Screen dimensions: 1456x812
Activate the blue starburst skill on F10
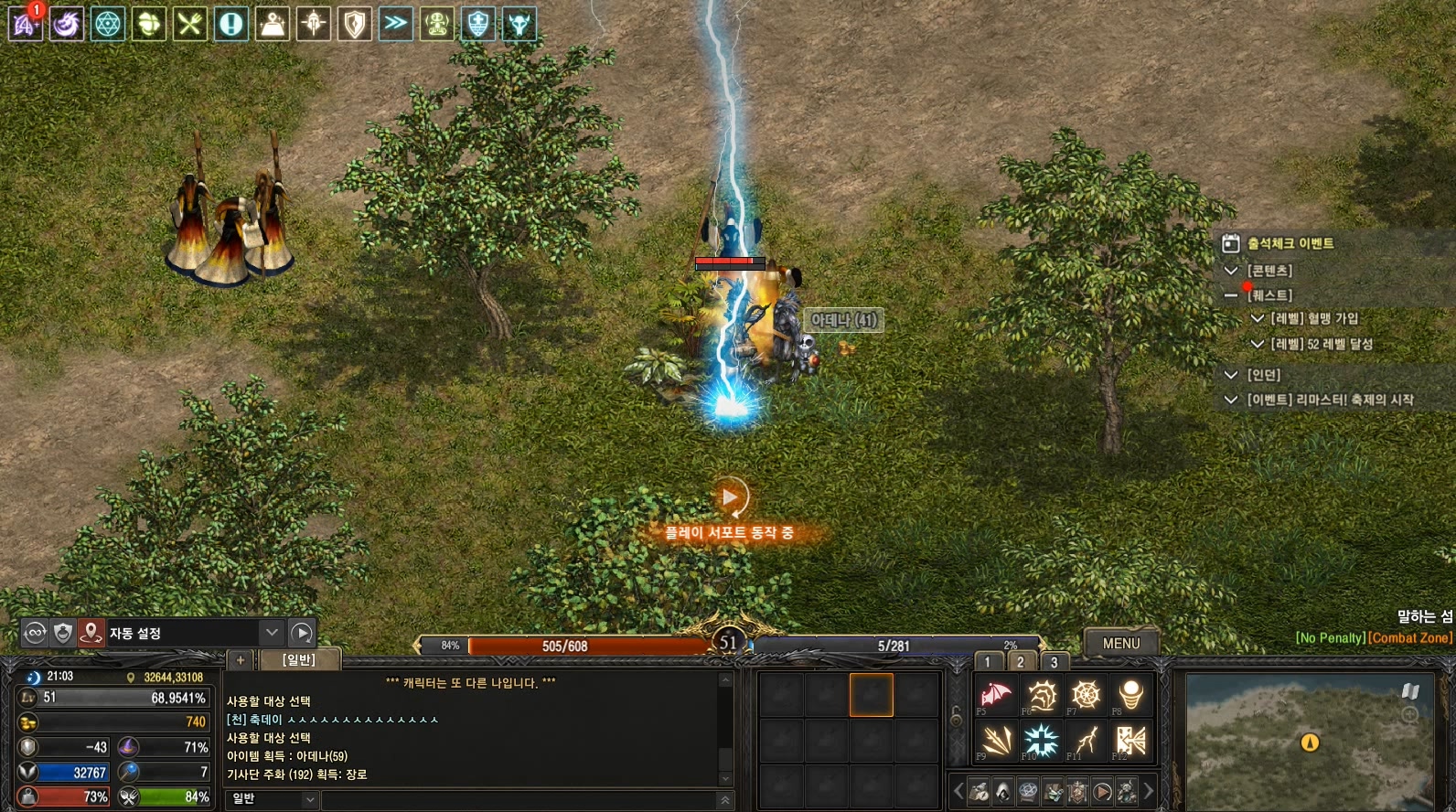pyautogui.click(x=1041, y=740)
